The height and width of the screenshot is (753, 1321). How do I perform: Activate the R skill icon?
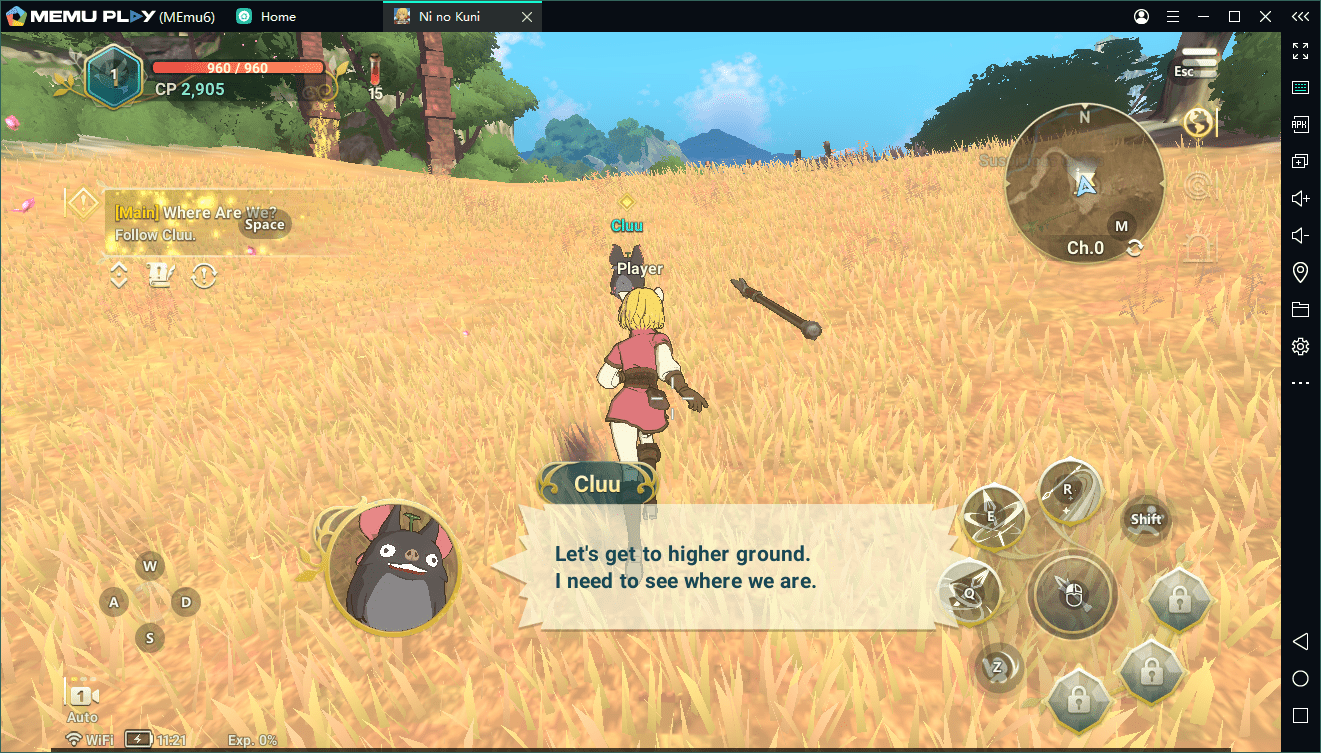(x=1069, y=490)
